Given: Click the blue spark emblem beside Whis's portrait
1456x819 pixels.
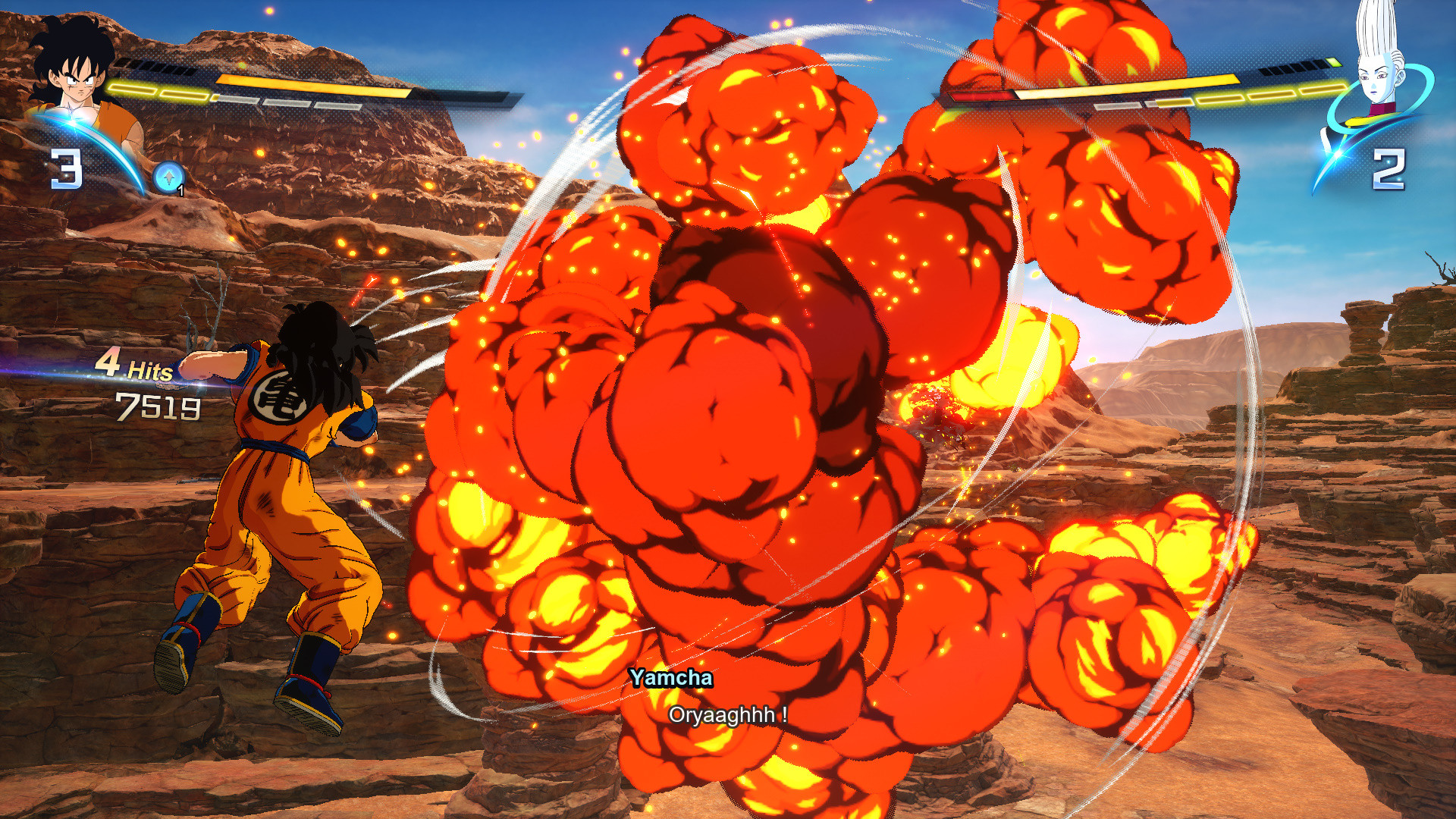Looking at the screenshot, I should (1336, 156).
